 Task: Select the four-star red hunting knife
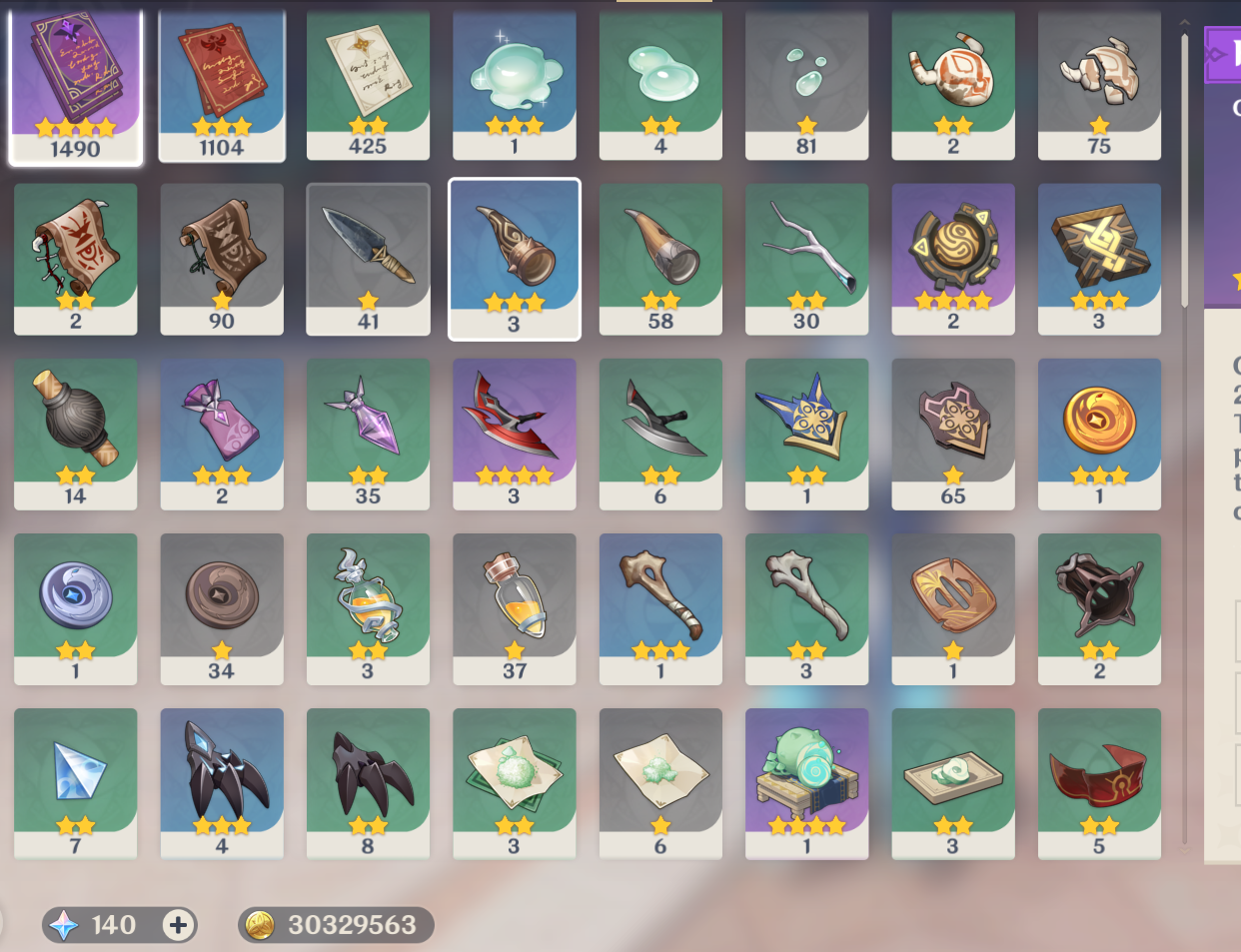[x=515, y=433]
